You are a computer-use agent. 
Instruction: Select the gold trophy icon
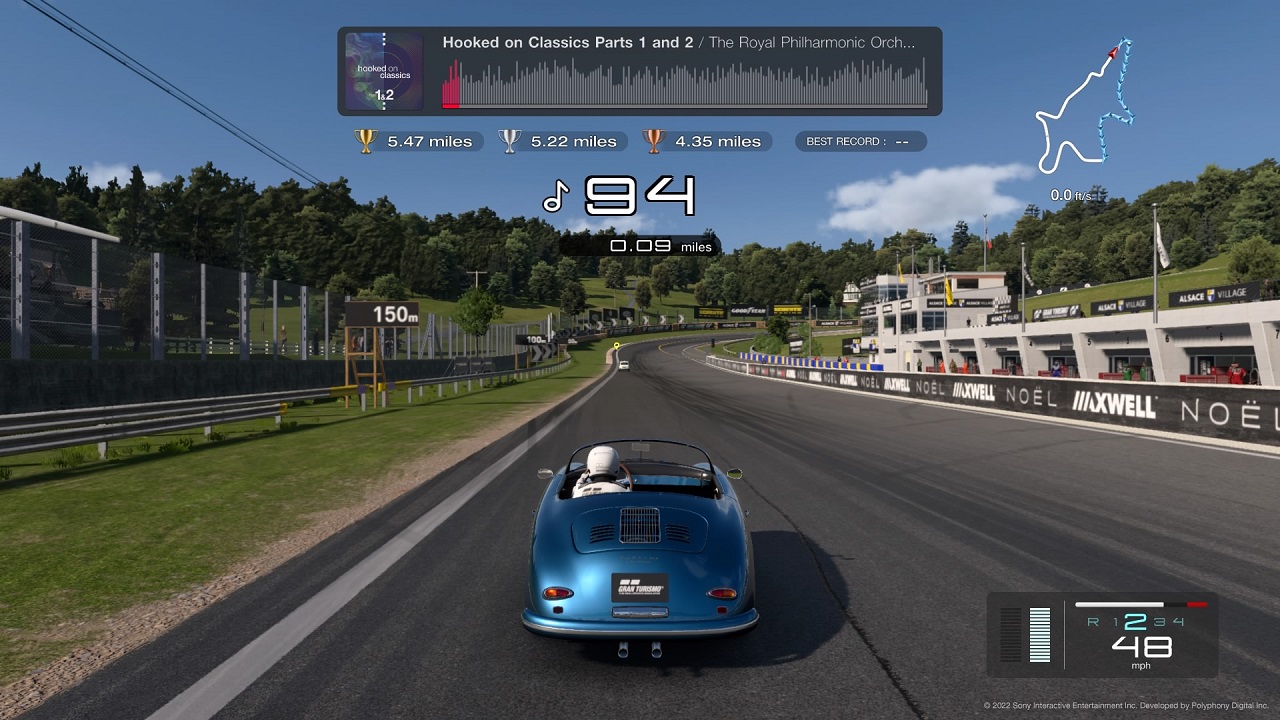click(x=365, y=141)
